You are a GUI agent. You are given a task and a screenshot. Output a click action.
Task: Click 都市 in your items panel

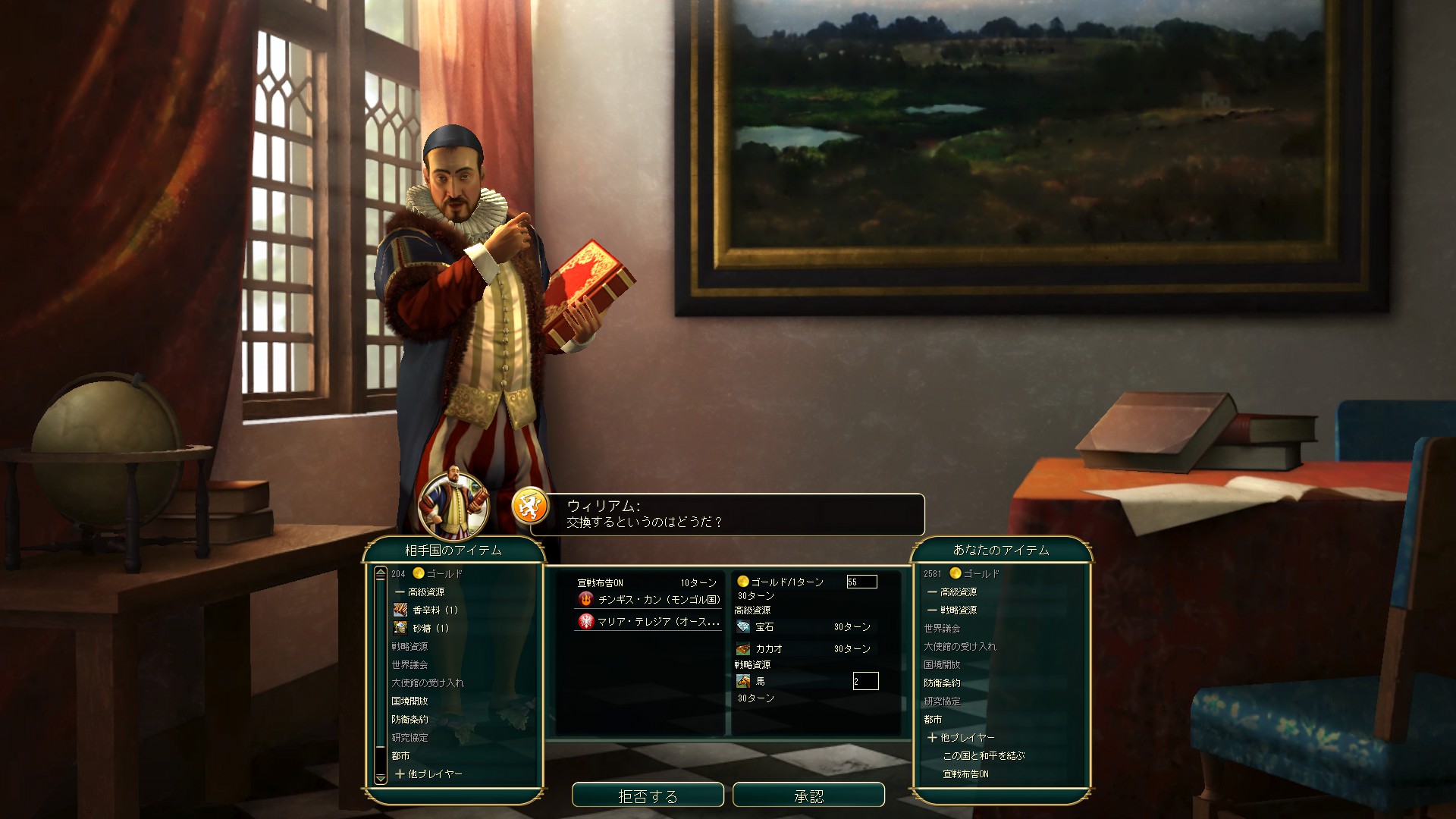[933, 719]
